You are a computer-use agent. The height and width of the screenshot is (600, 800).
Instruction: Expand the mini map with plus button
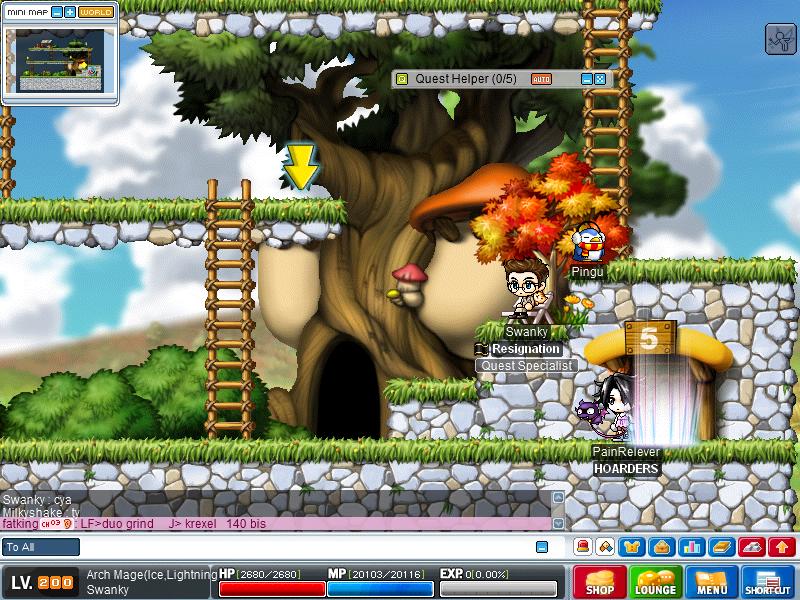tap(69, 12)
